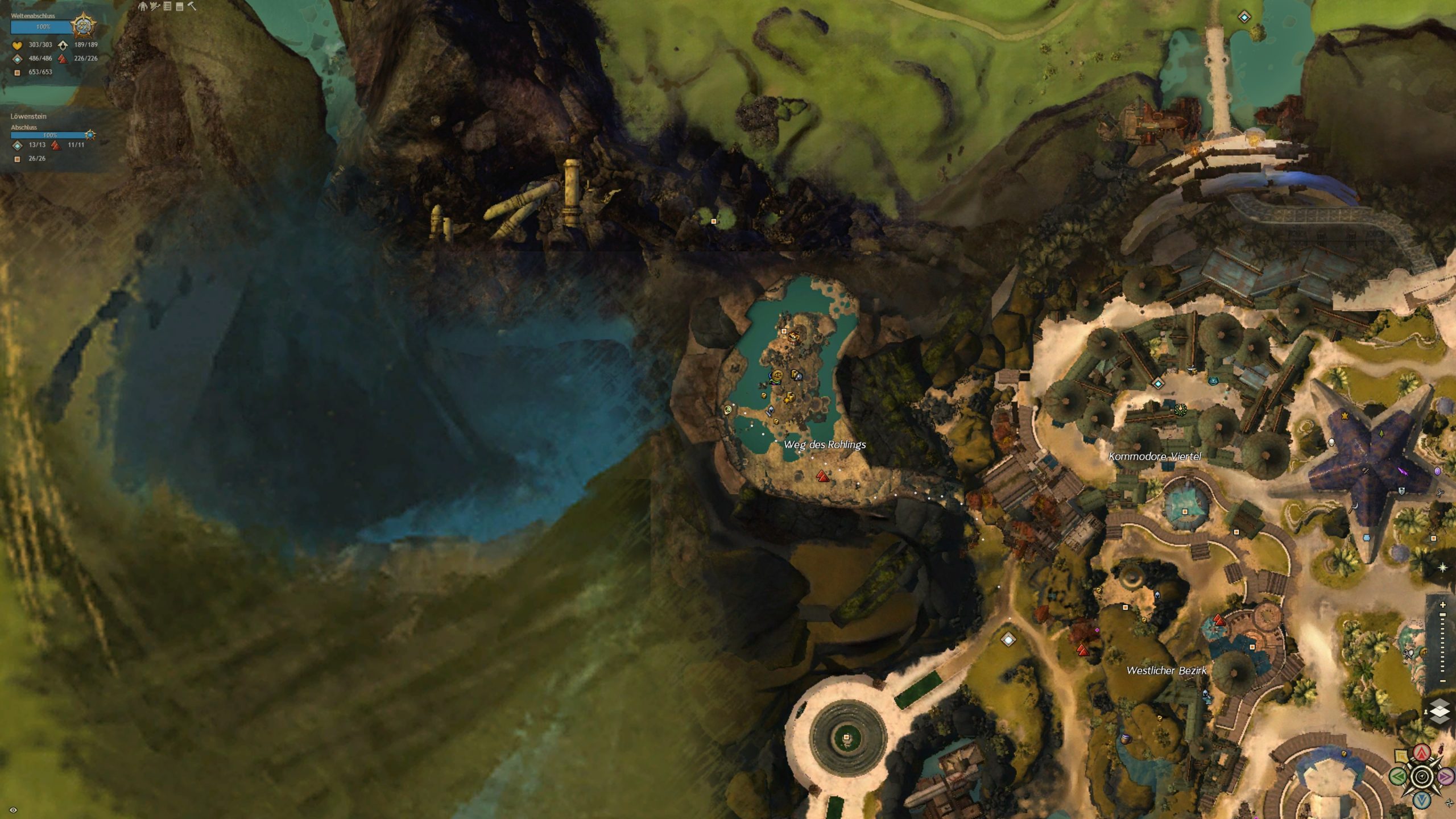This screenshot has width=1456, height=819.
Task: Zoom out the map with the minus button
Action: coord(1442,681)
